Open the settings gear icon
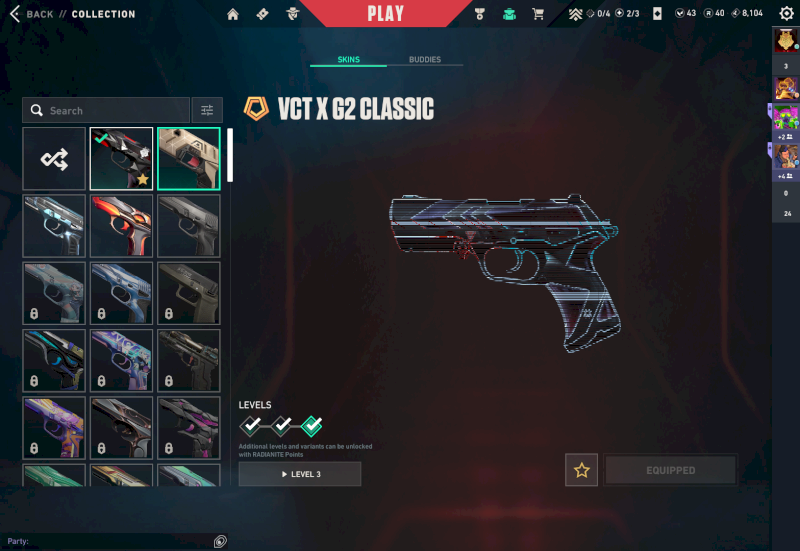The width and height of the screenshot is (800, 551). [786, 13]
